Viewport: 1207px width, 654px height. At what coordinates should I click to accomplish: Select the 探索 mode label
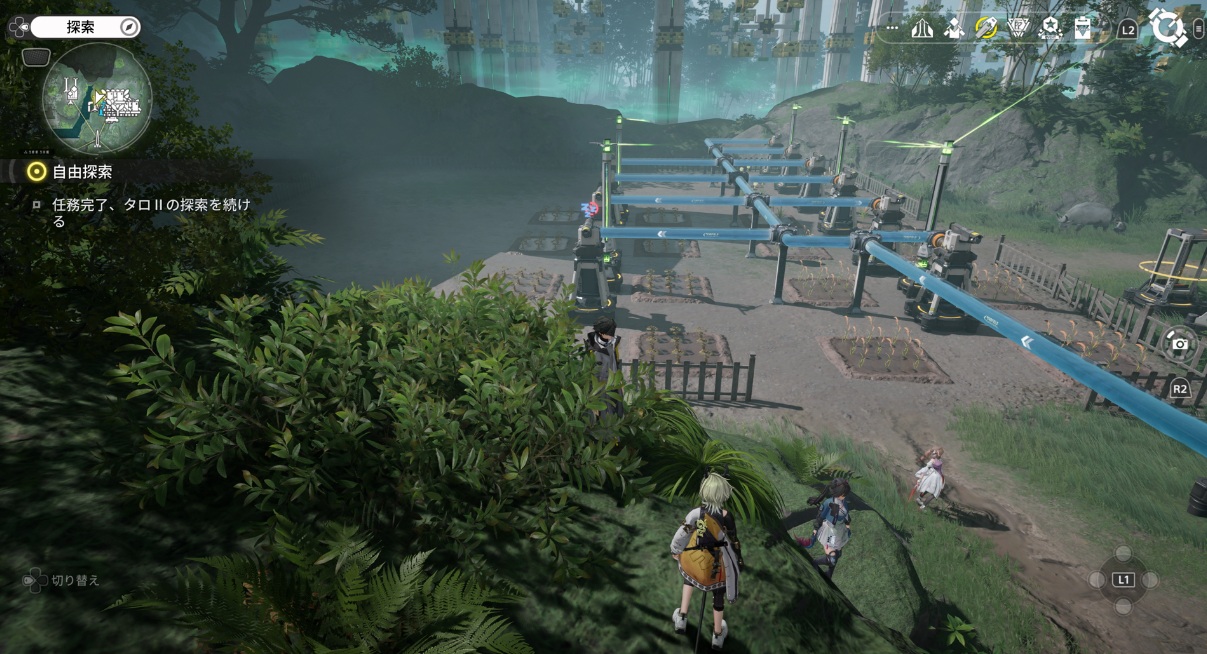(x=80, y=27)
